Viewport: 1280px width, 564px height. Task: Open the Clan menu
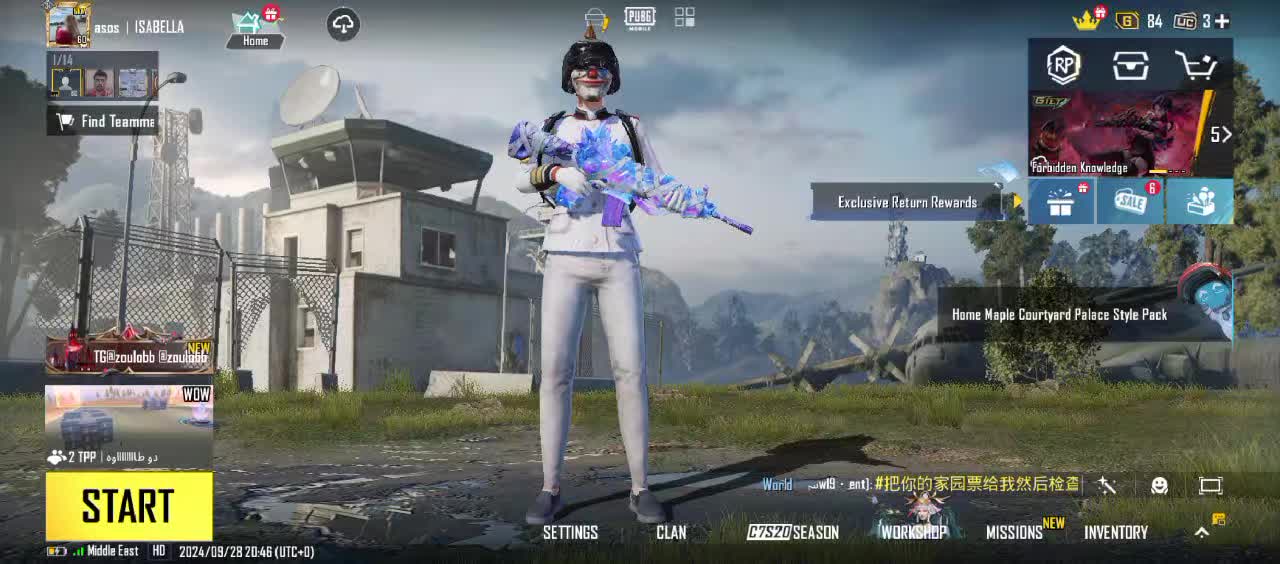tap(671, 532)
